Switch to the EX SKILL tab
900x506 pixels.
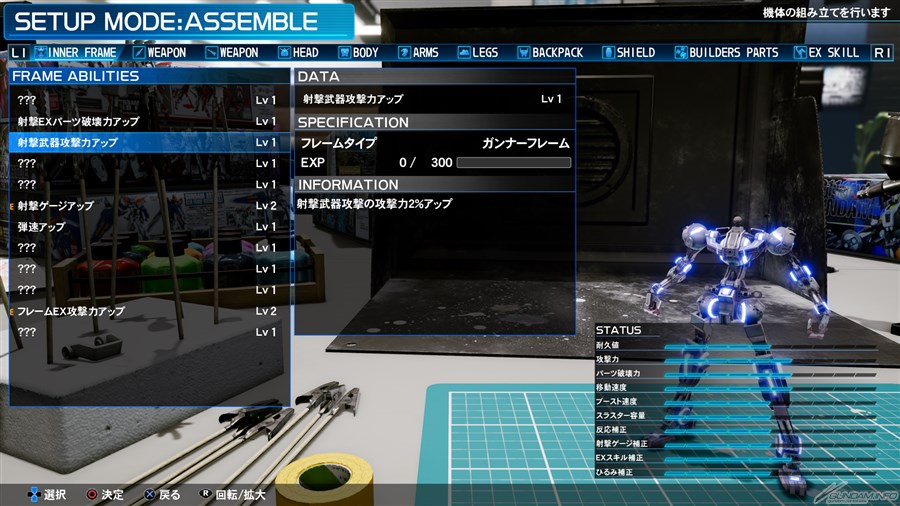tap(828, 52)
